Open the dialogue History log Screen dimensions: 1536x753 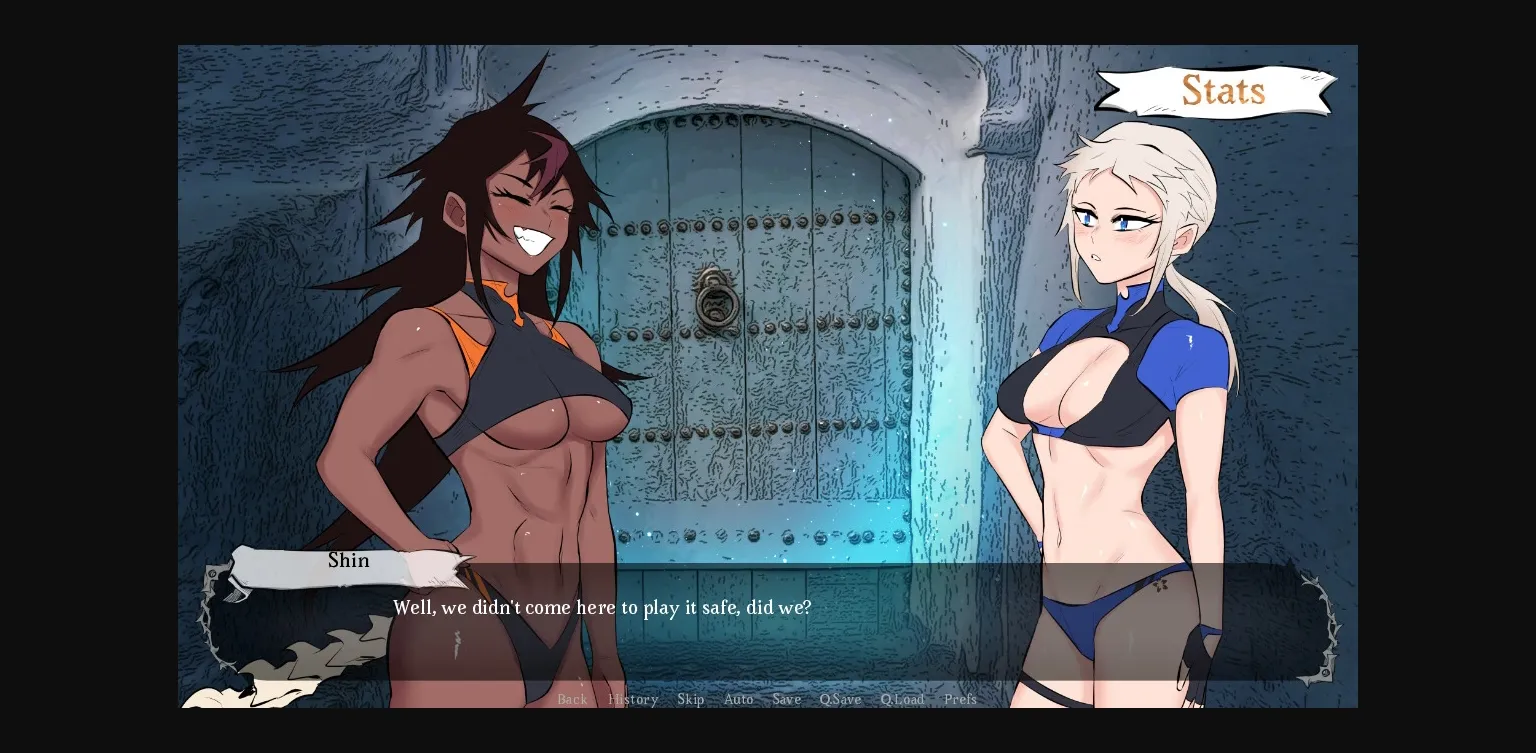pyautogui.click(x=632, y=699)
